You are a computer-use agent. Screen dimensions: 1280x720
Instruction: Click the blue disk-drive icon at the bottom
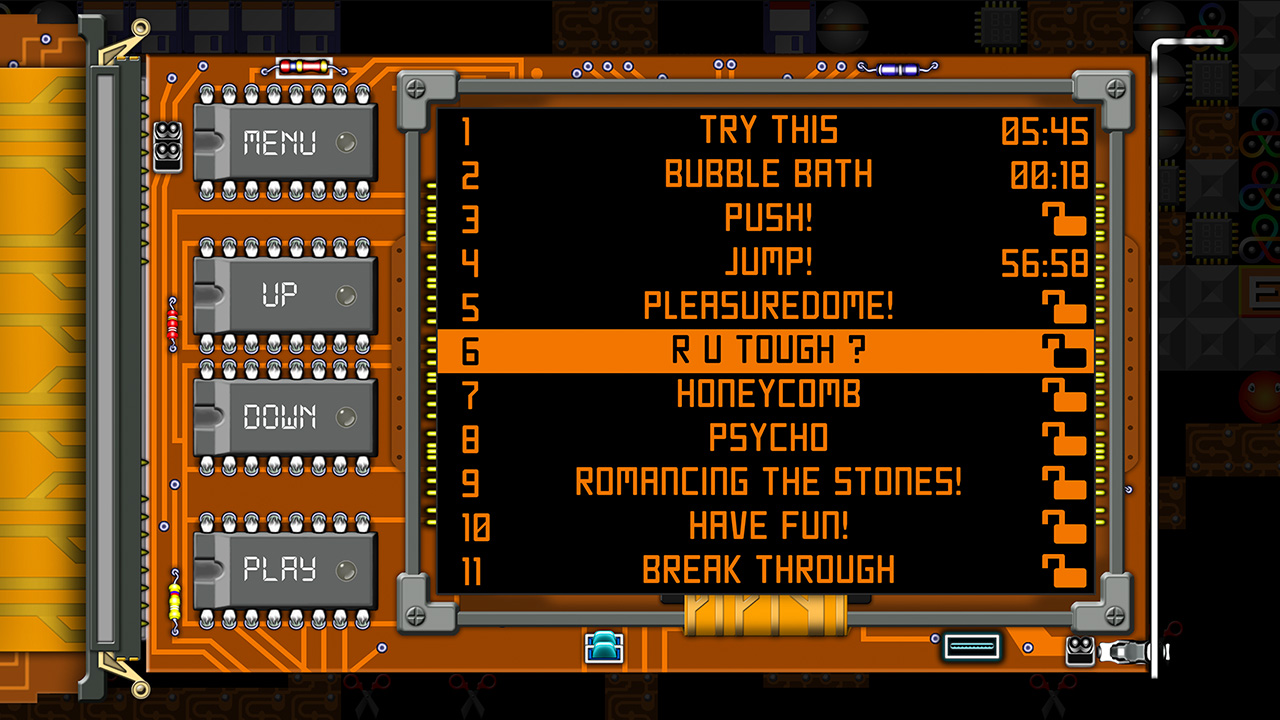[602, 647]
